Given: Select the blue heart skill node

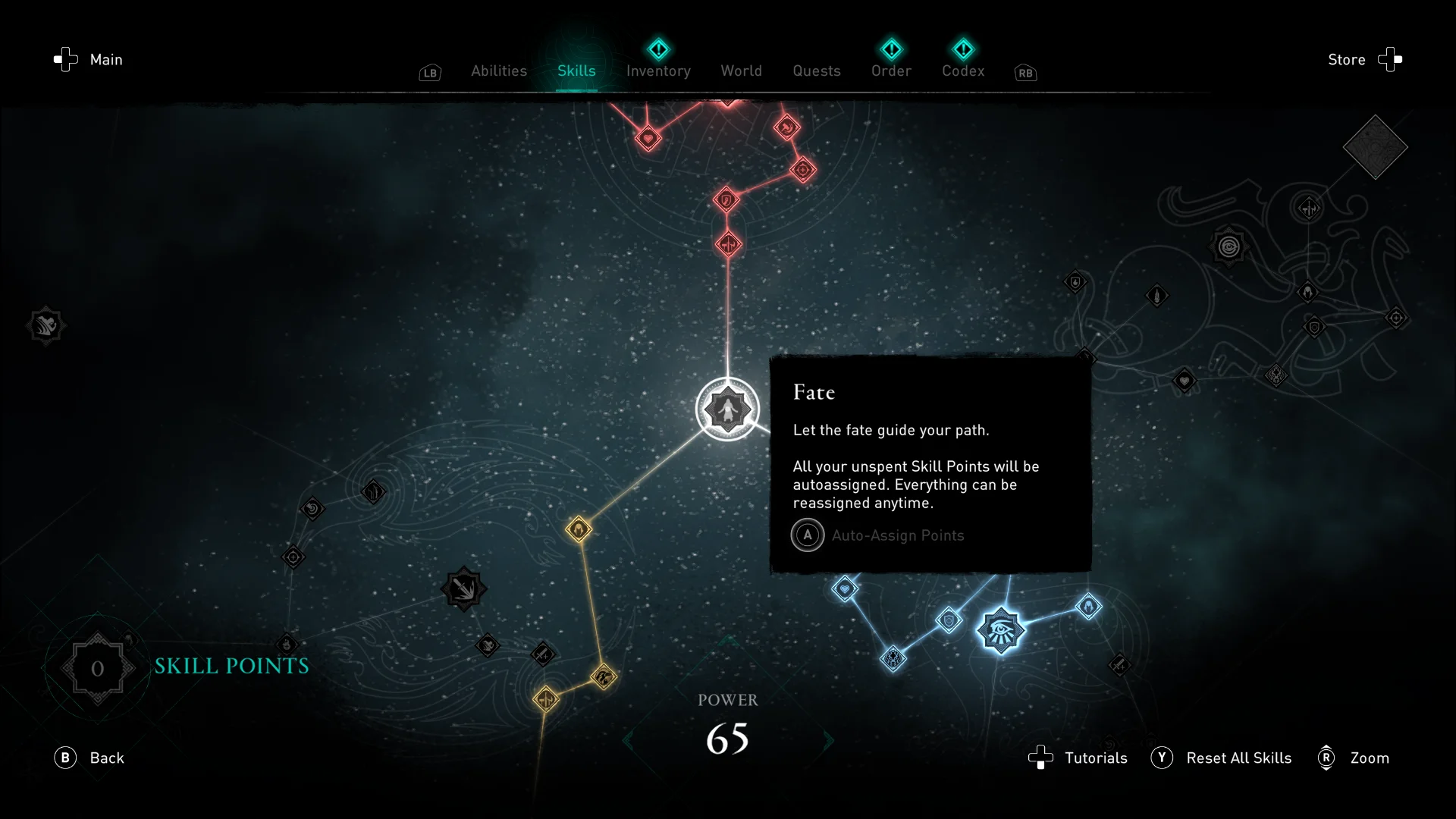Looking at the screenshot, I should click(845, 588).
